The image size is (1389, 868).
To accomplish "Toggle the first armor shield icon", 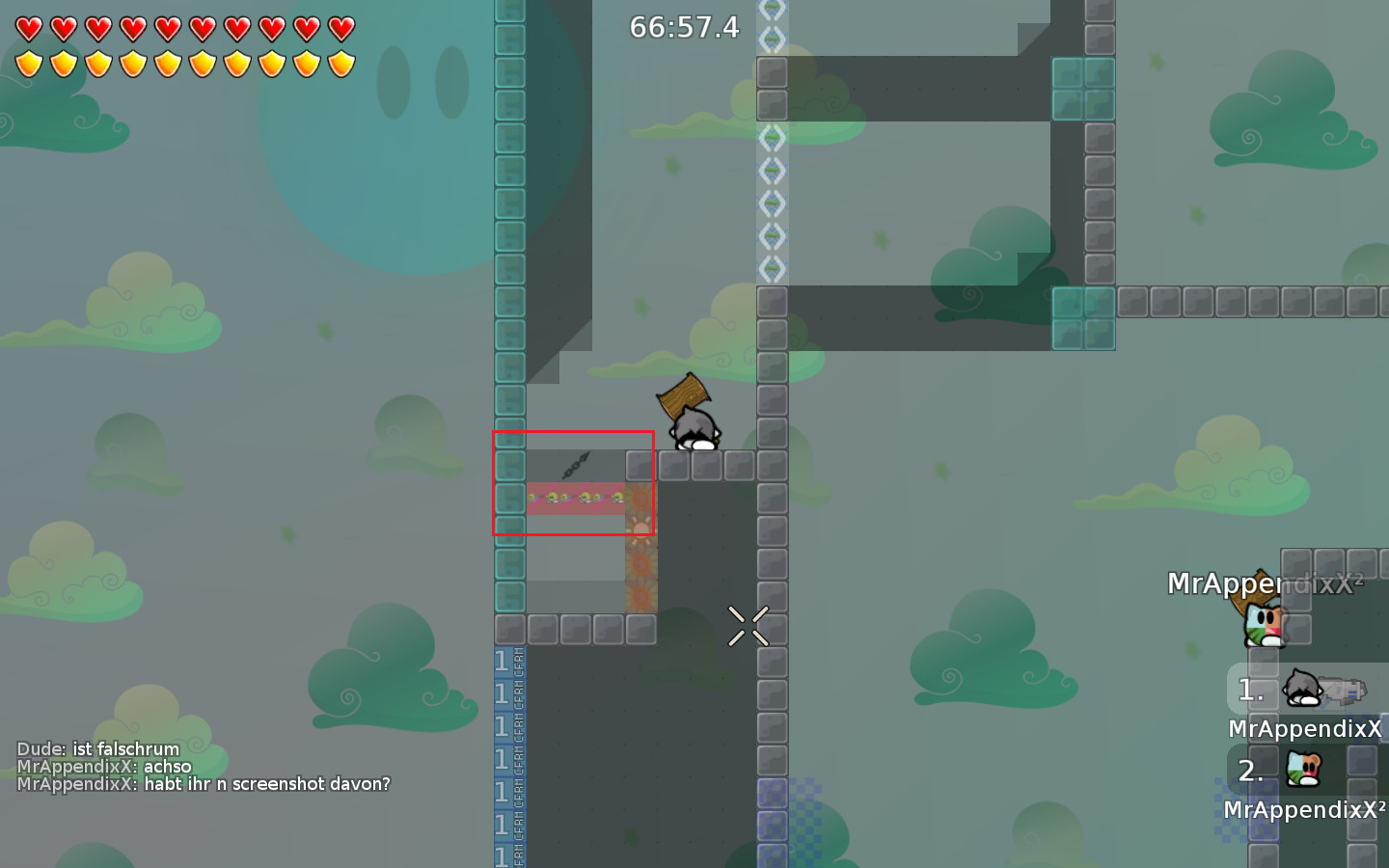I will coord(28,63).
